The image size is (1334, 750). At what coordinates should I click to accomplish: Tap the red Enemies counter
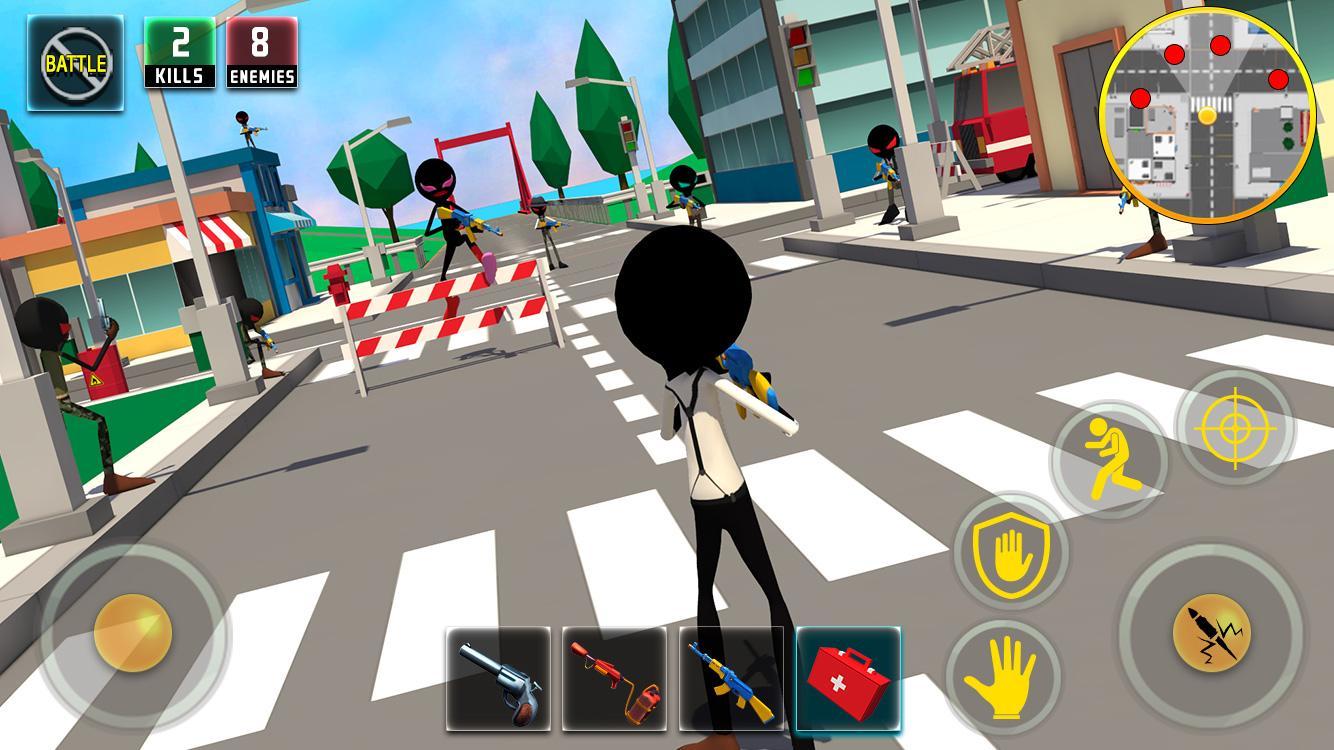click(x=262, y=51)
